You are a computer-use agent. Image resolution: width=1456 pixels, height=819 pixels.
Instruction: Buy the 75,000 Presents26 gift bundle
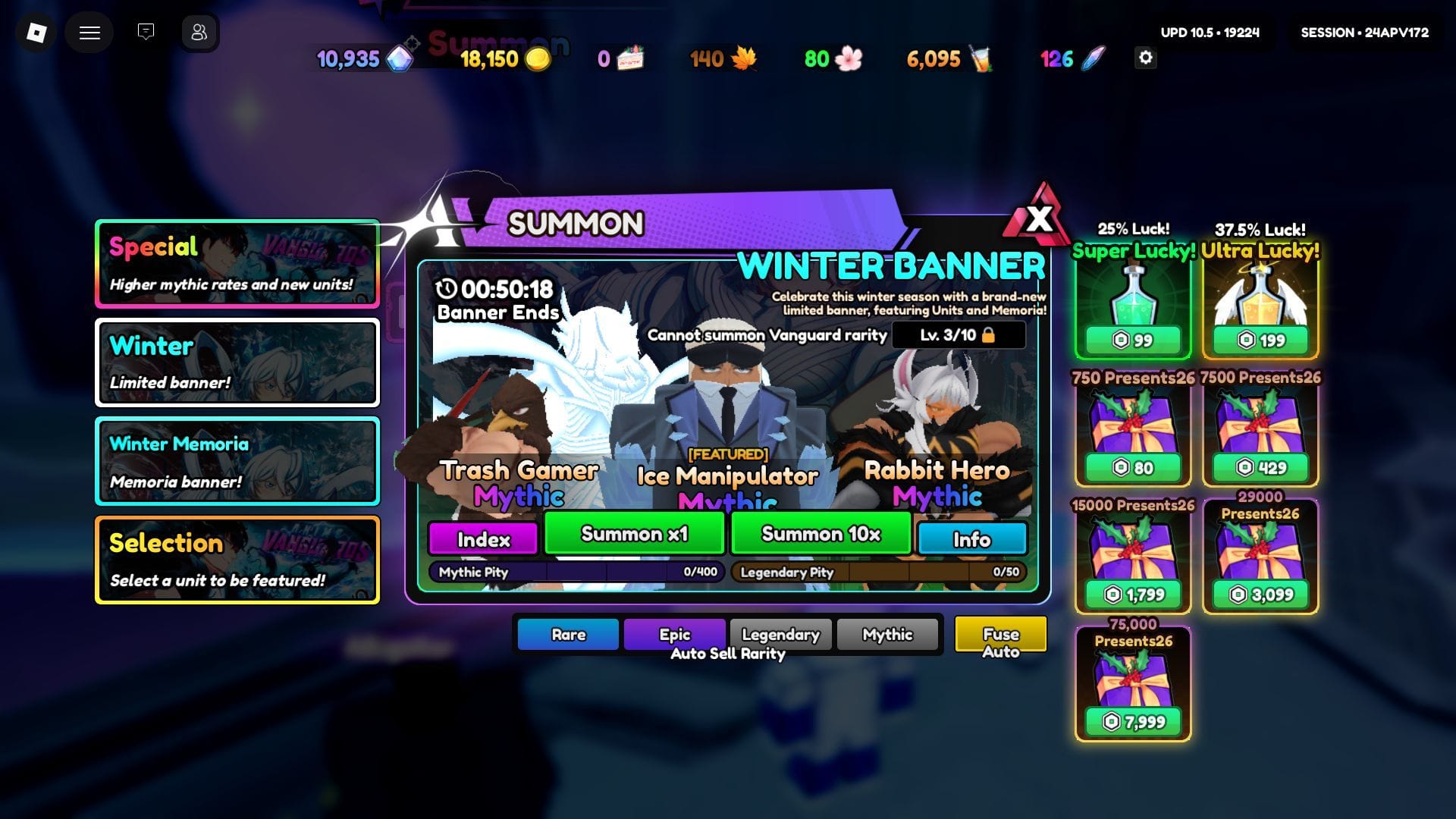point(1131,682)
